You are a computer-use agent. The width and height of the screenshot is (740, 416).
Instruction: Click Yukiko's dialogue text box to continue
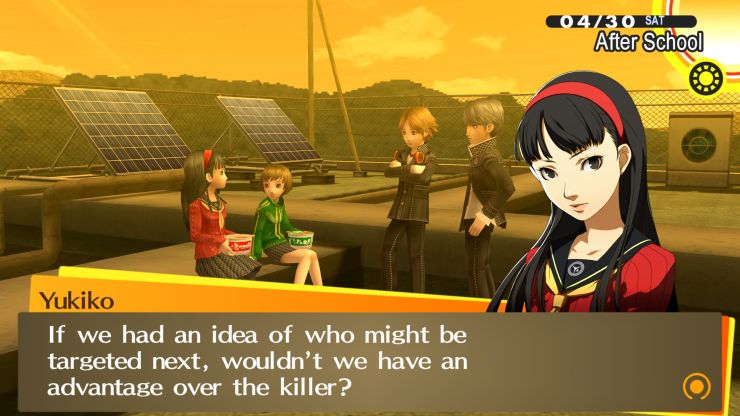pos(360,362)
